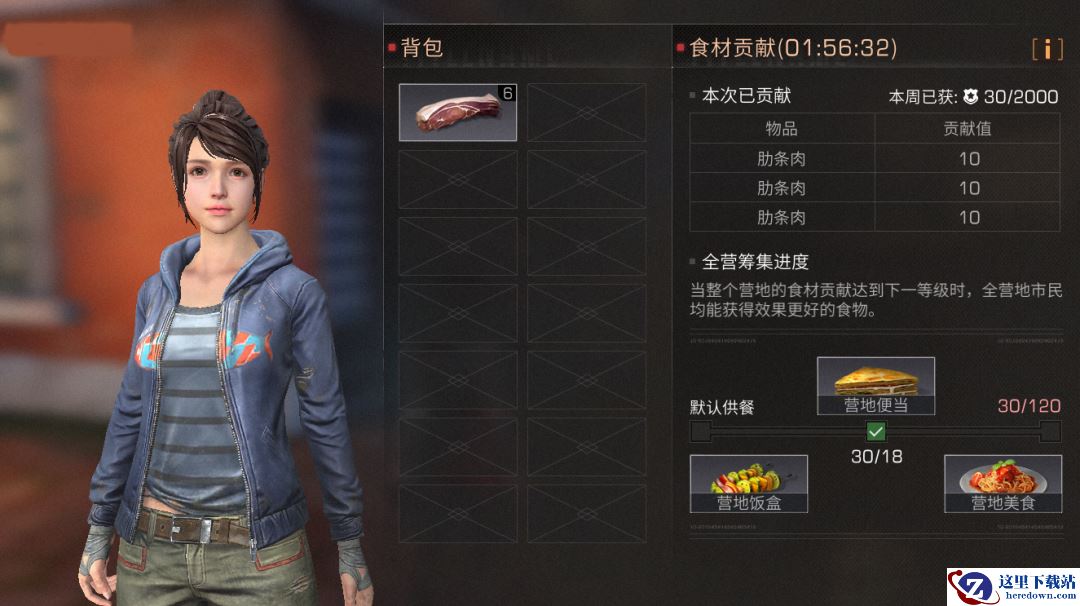Open the orange info button
Viewport: 1080px width, 606px height.
[1047, 48]
